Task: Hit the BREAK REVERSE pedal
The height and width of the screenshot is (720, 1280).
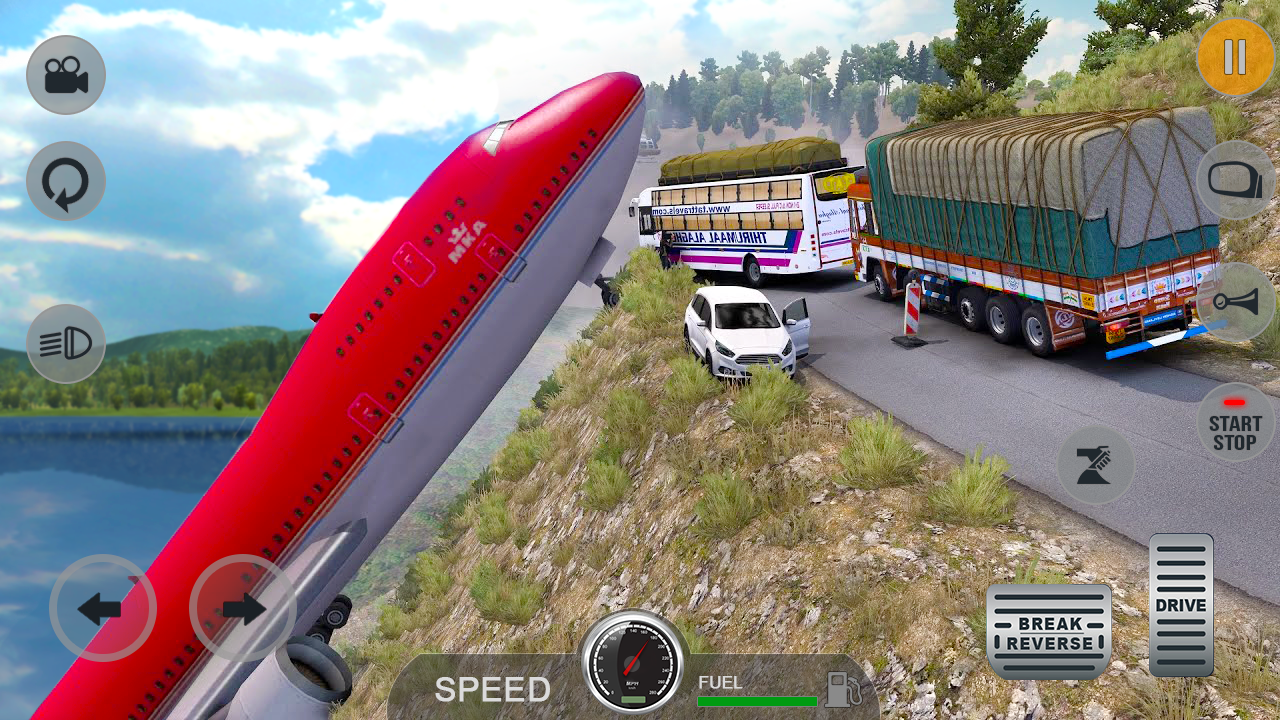Action: 1048,632
